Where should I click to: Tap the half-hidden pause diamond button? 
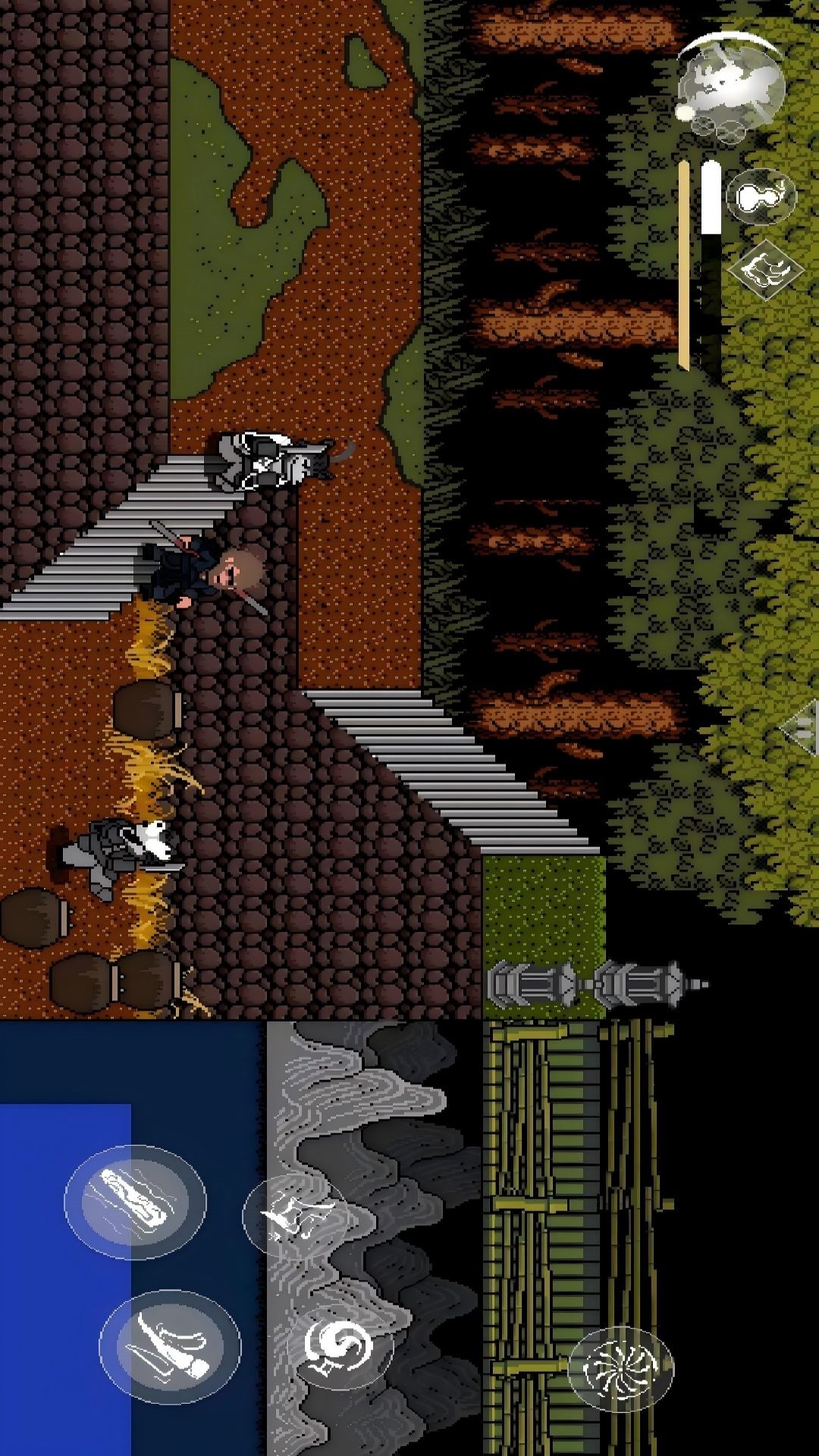(x=804, y=728)
